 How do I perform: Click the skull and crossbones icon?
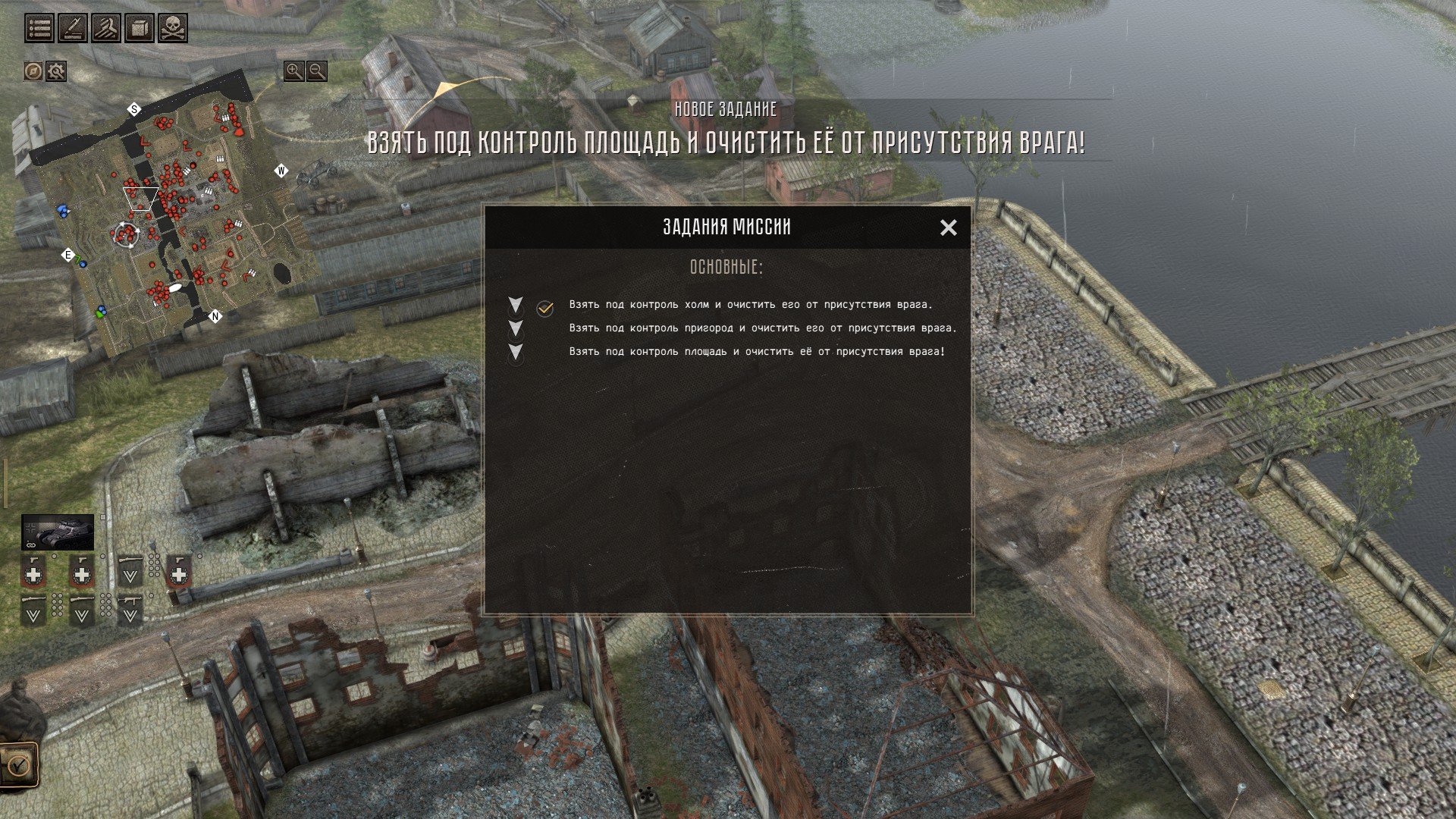click(x=173, y=29)
